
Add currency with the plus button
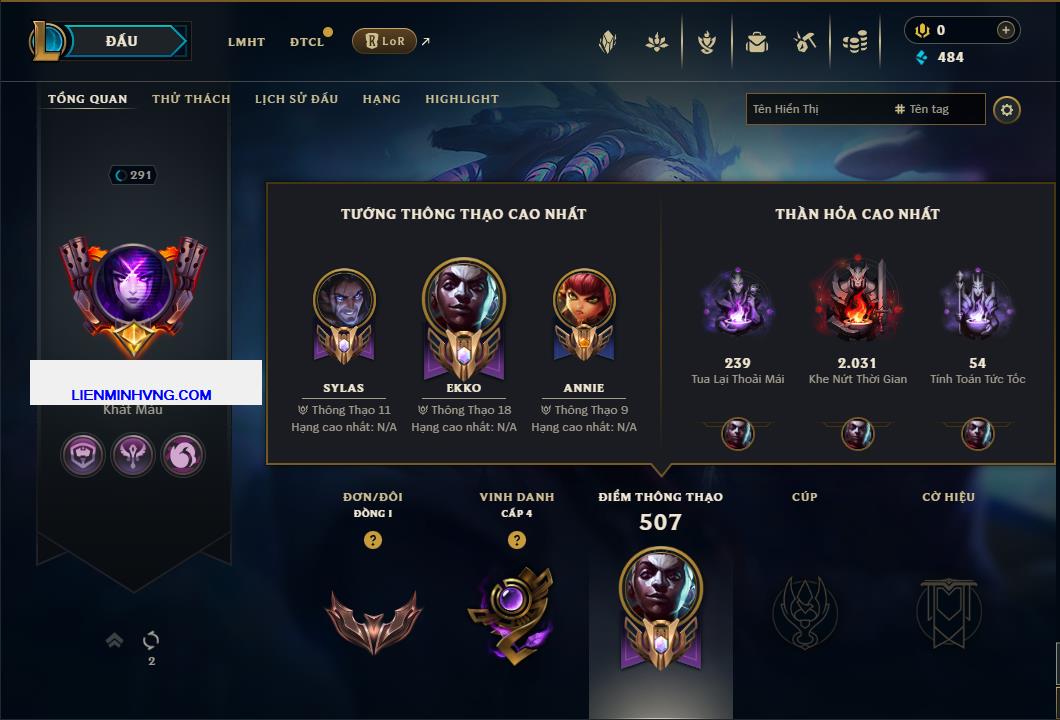coord(1006,30)
